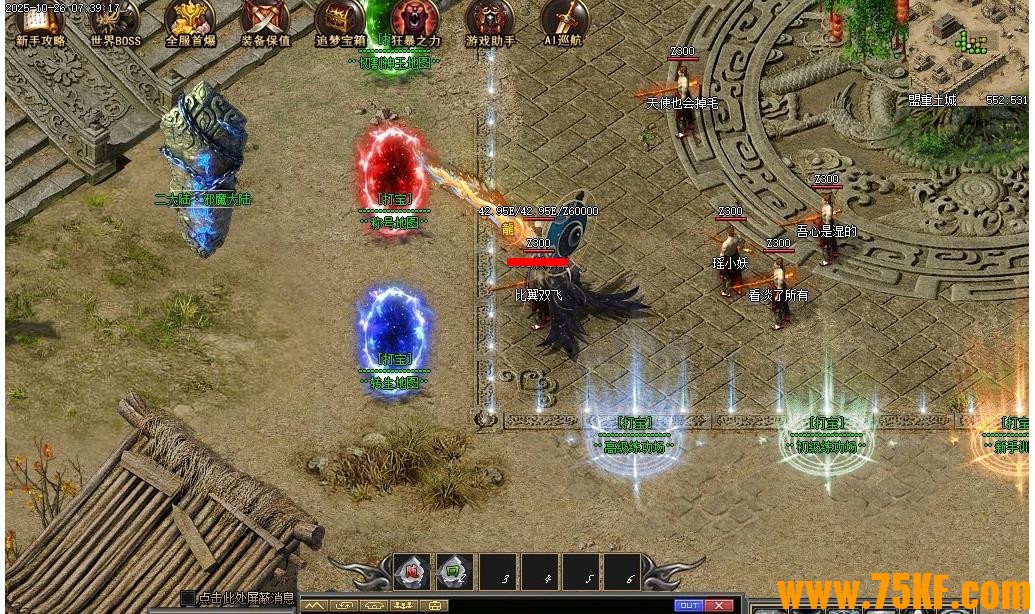Open the 新手攻略 beginner guide icon
The height and width of the screenshot is (614, 1035).
[x=40, y=20]
